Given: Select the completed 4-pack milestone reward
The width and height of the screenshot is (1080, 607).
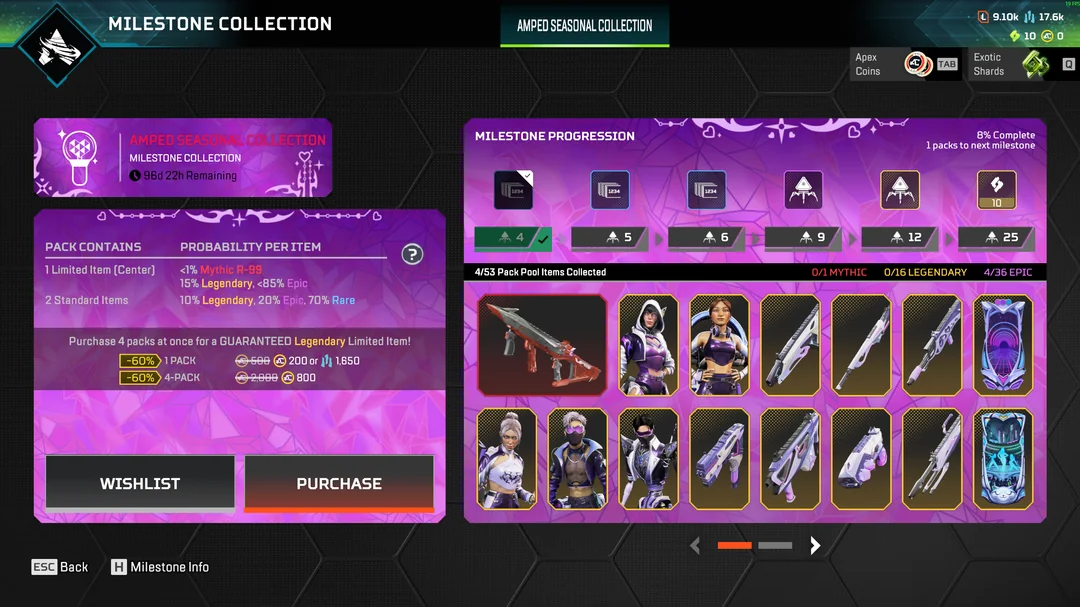Looking at the screenshot, I should click(513, 190).
